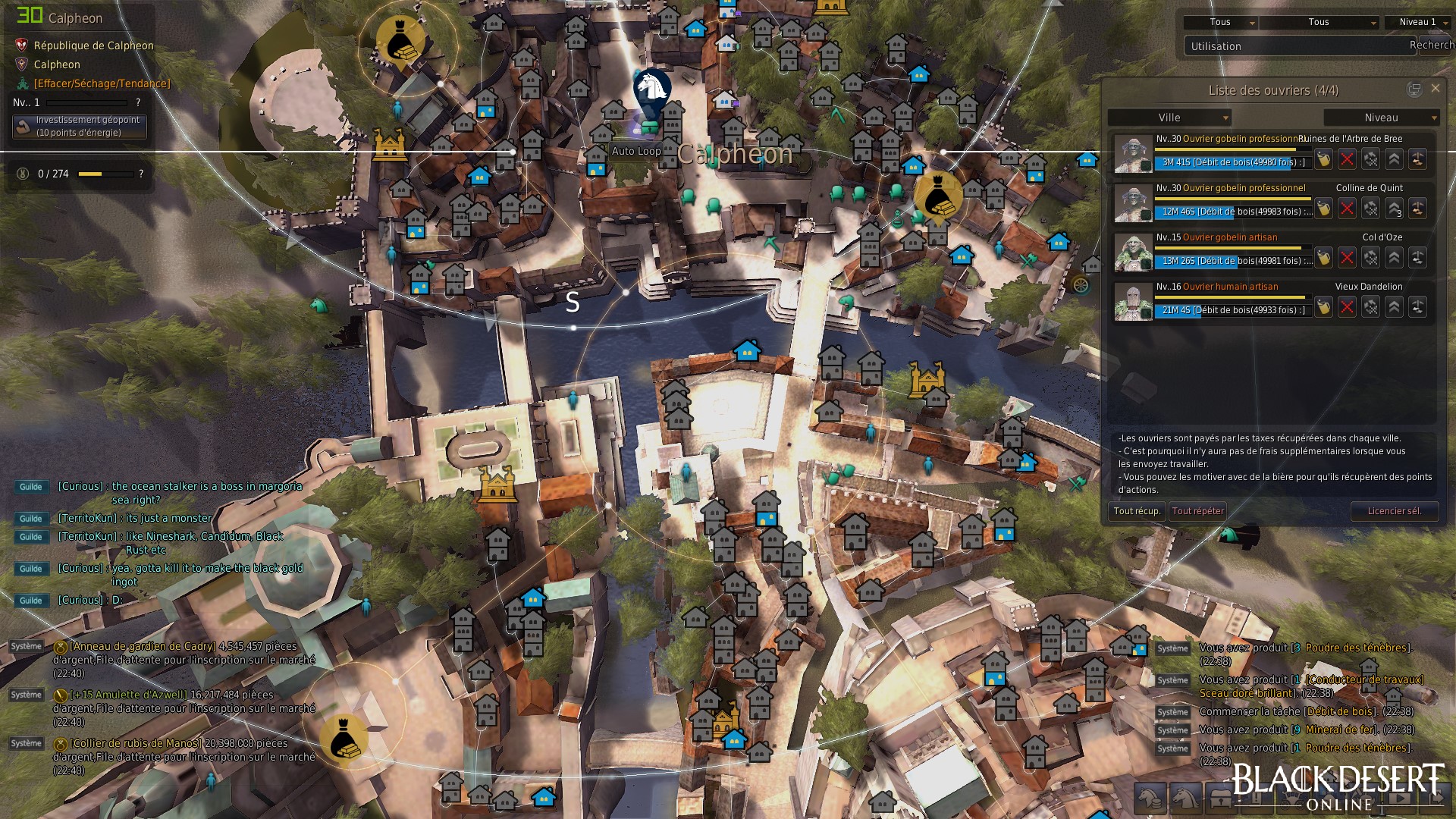Close the Liste des ouvriers panel
This screenshot has width=1456, height=819.
click(1435, 89)
